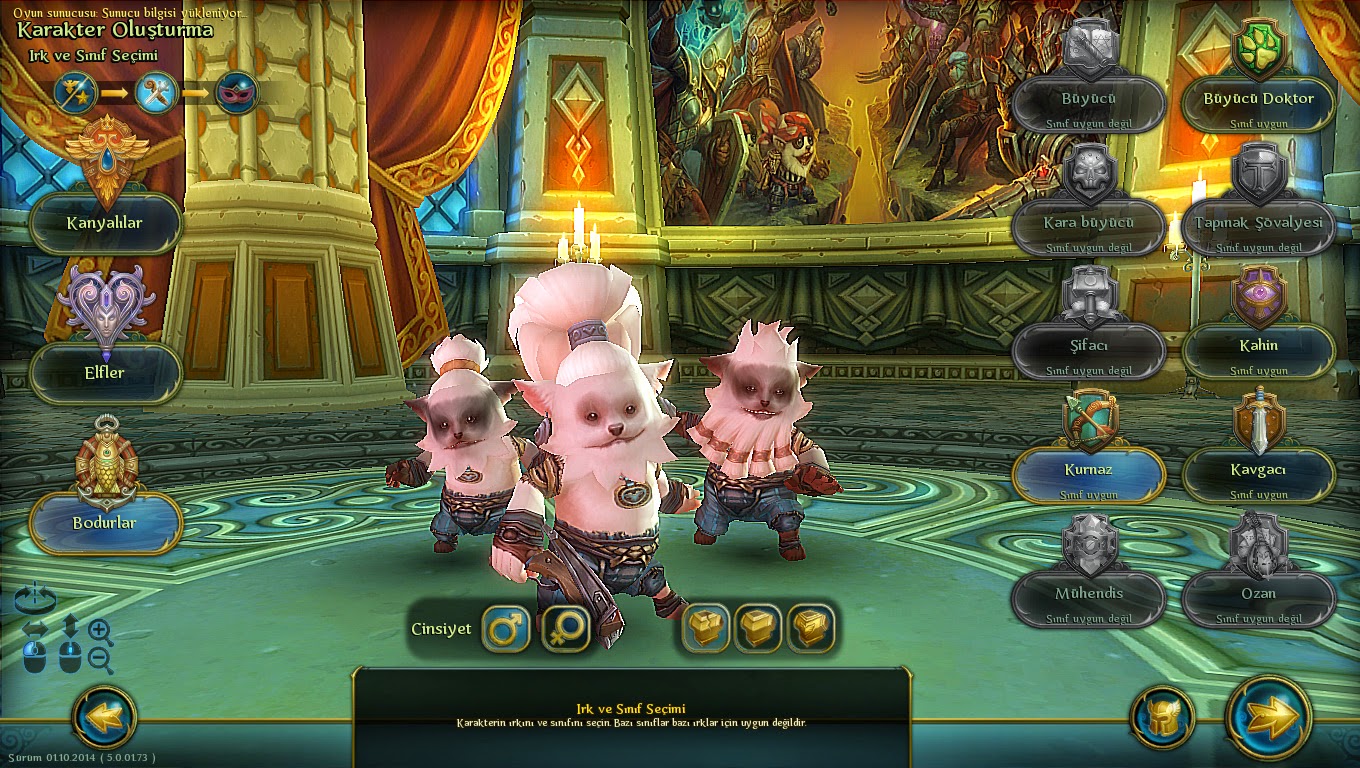The width and height of the screenshot is (1360, 768).
Task: Continue with the right arrow button
Action: [x=1269, y=716]
